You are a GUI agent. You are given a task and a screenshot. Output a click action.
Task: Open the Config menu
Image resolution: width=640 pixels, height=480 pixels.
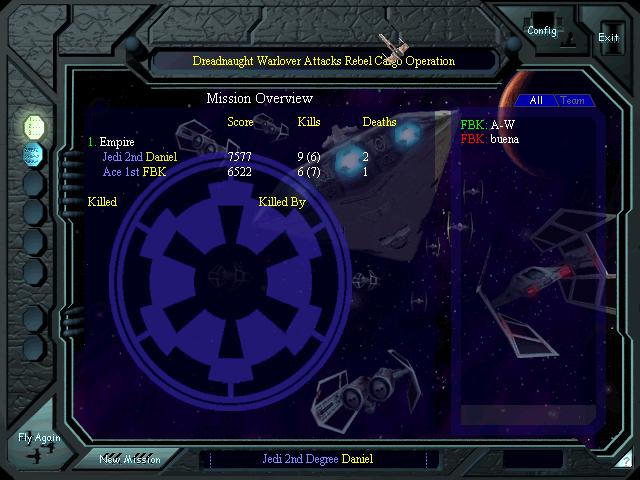[x=542, y=31]
